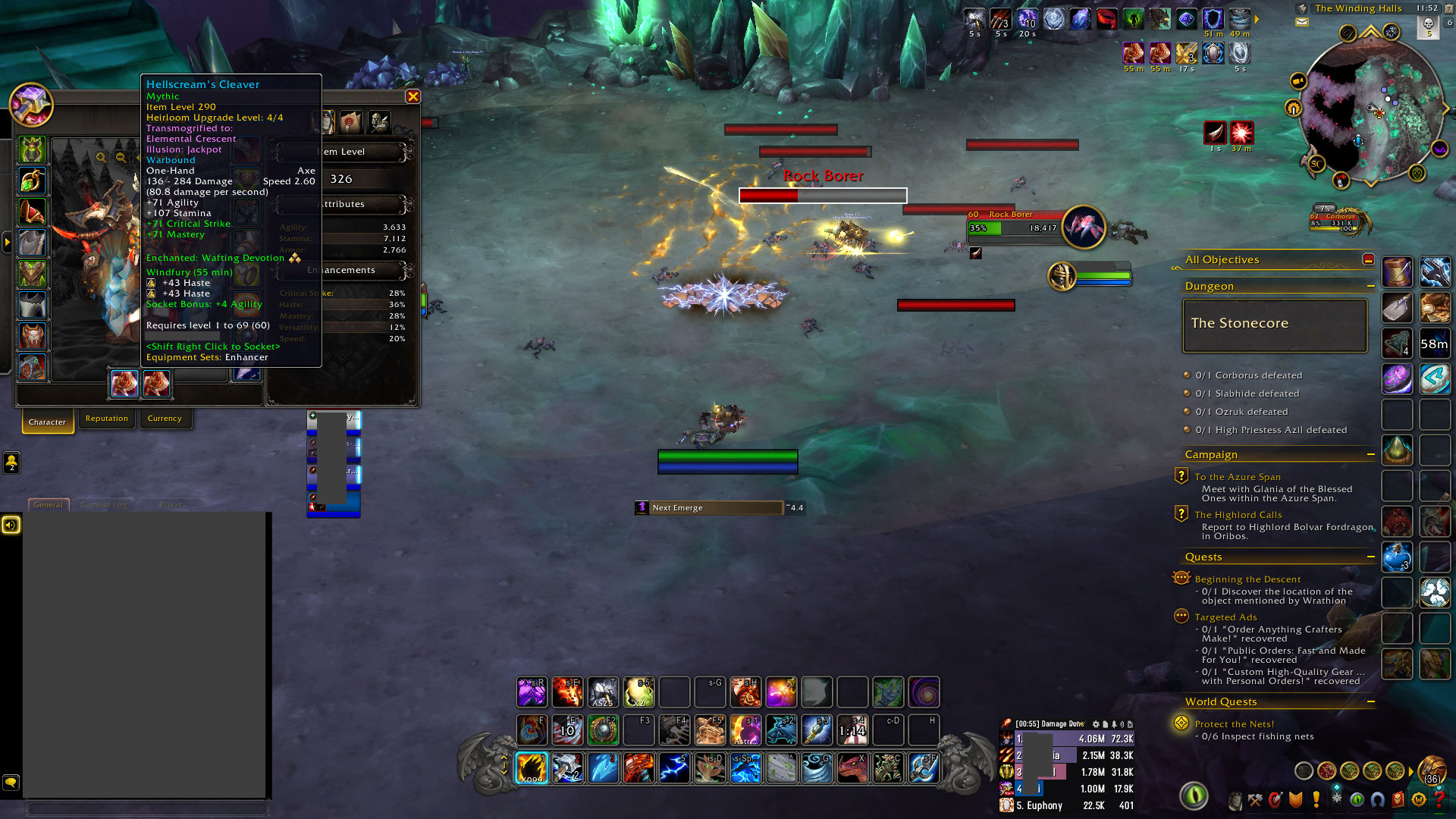Cast the red dragon head ability on X
Screen dimensions: 1456x819
click(x=852, y=768)
